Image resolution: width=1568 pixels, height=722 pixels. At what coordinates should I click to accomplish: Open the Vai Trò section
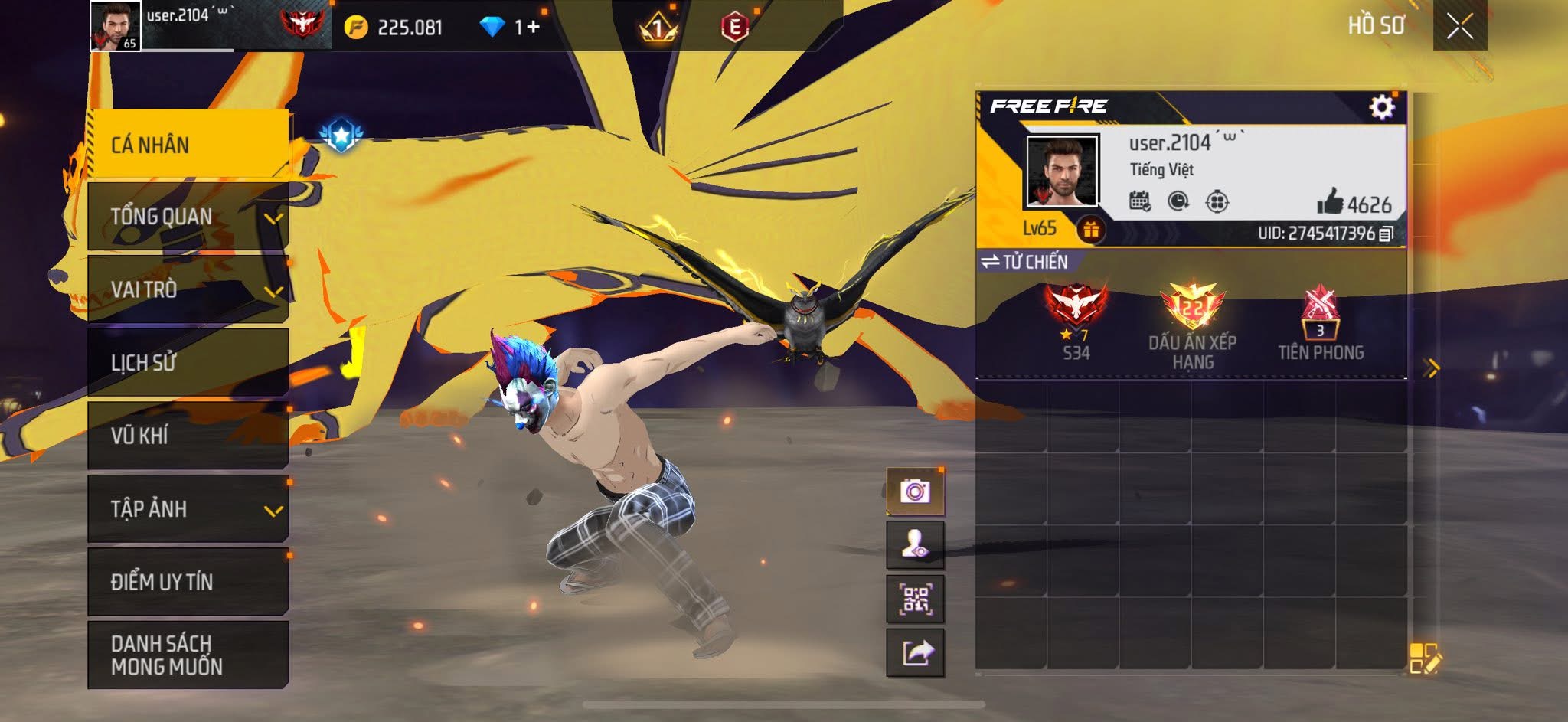[188, 289]
